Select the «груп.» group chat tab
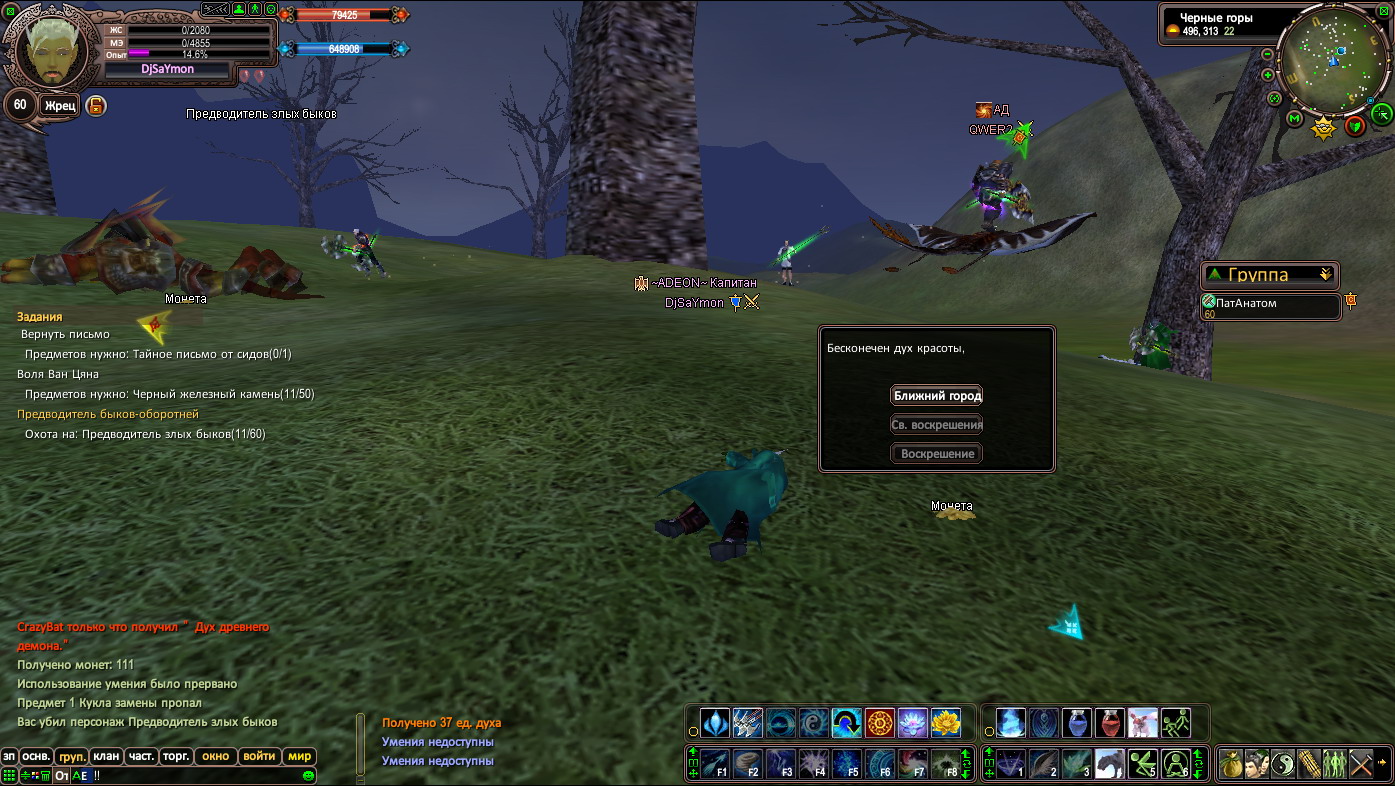Screen dimensions: 1395x786 pyautogui.click(x=71, y=756)
